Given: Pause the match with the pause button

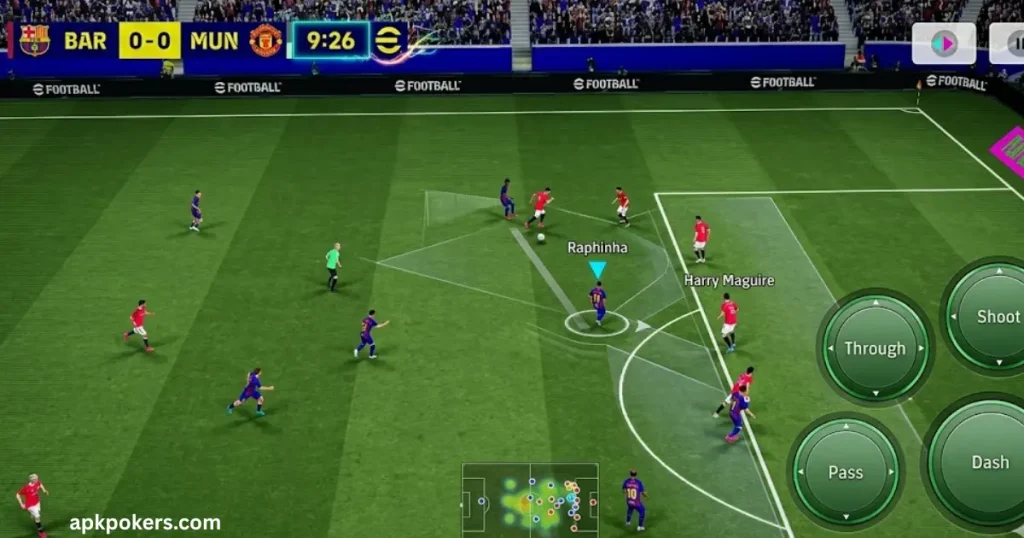Looking at the screenshot, I should point(1010,44).
